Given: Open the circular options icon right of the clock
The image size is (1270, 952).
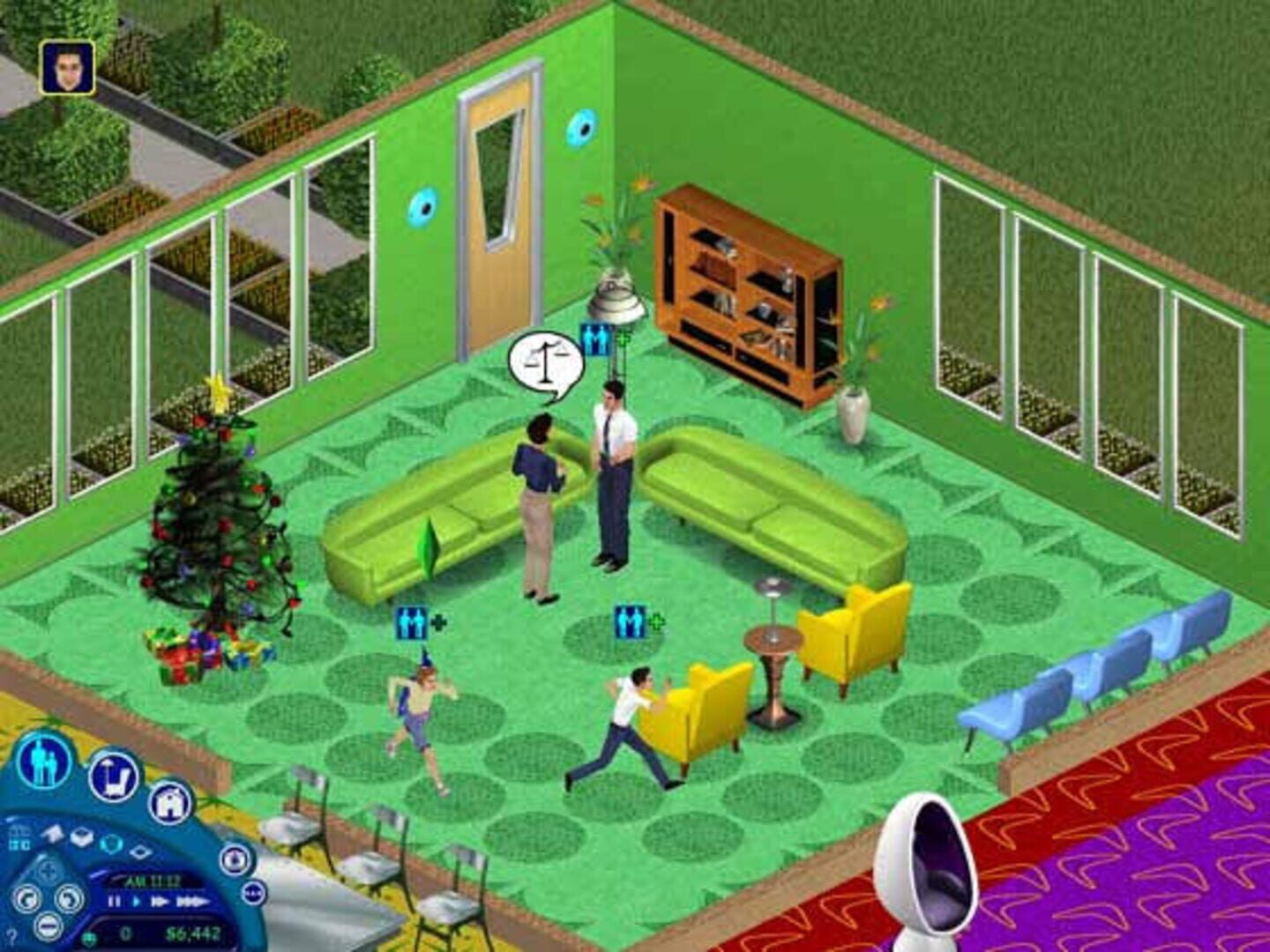Looking at the screenshot, I should (235, 860).
